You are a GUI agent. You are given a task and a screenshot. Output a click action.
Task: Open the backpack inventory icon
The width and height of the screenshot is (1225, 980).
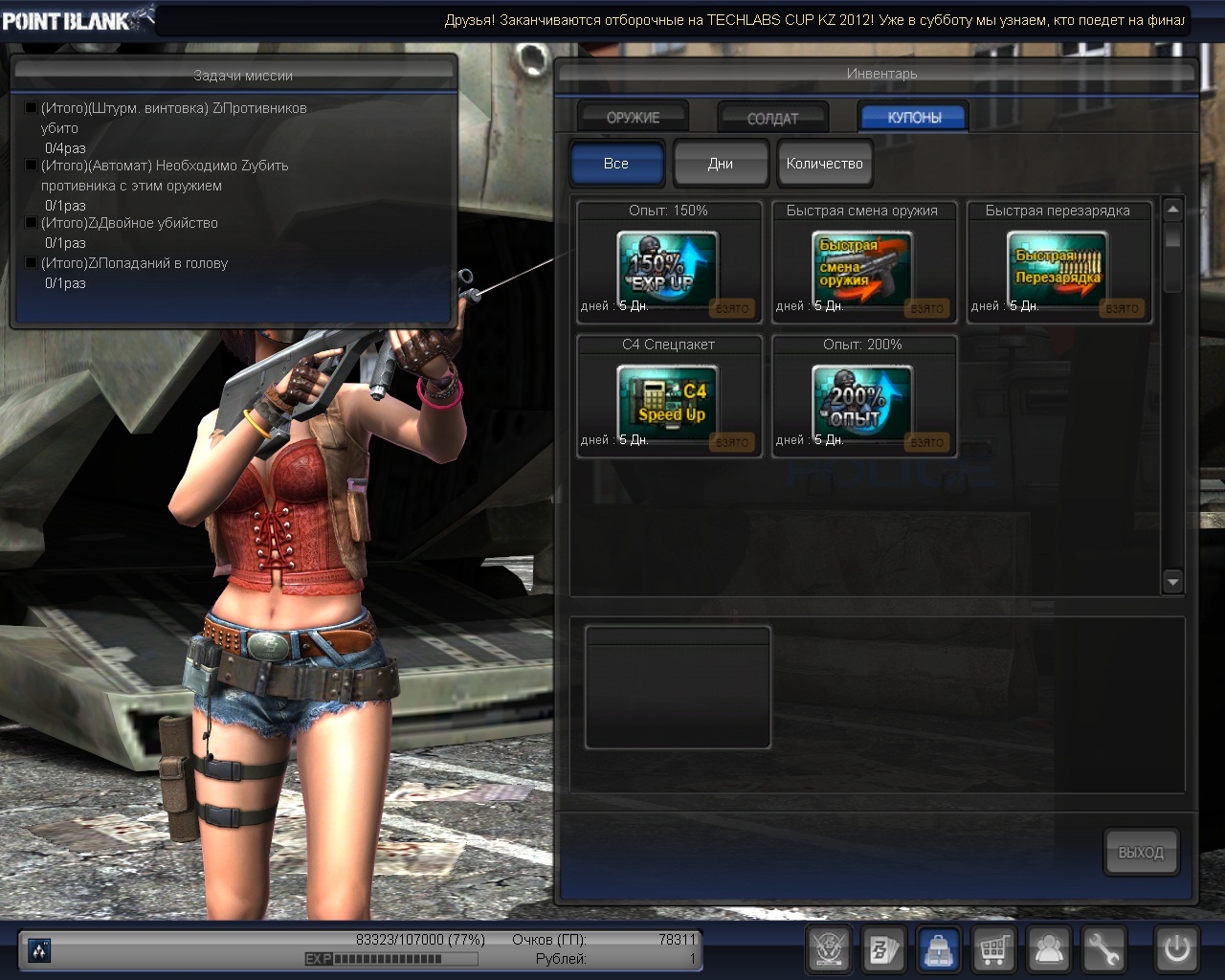pyautogui.click(x=939, y=949)
